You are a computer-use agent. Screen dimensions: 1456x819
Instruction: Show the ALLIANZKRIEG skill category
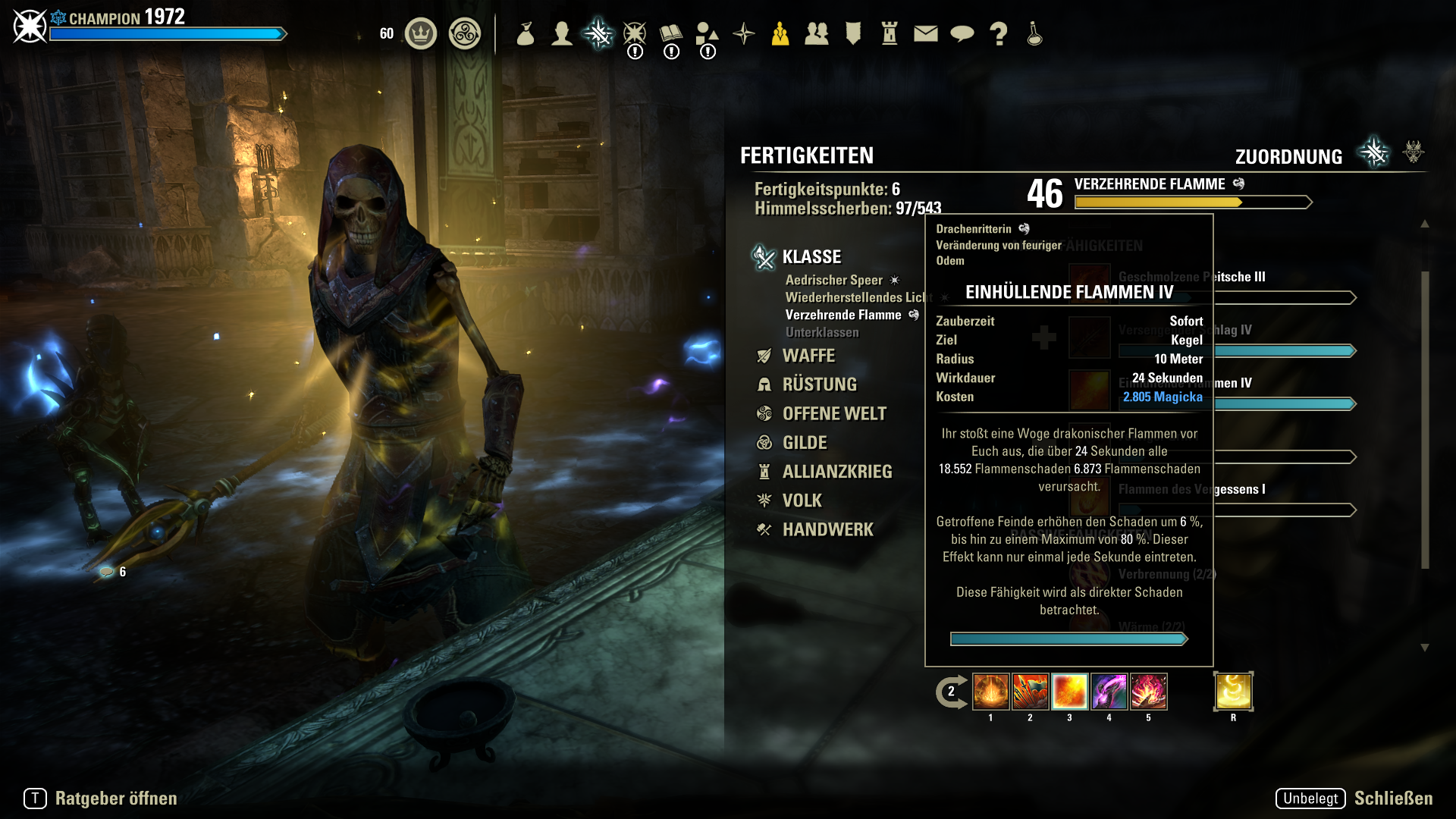pyautogui.click(x=837, y=472)
